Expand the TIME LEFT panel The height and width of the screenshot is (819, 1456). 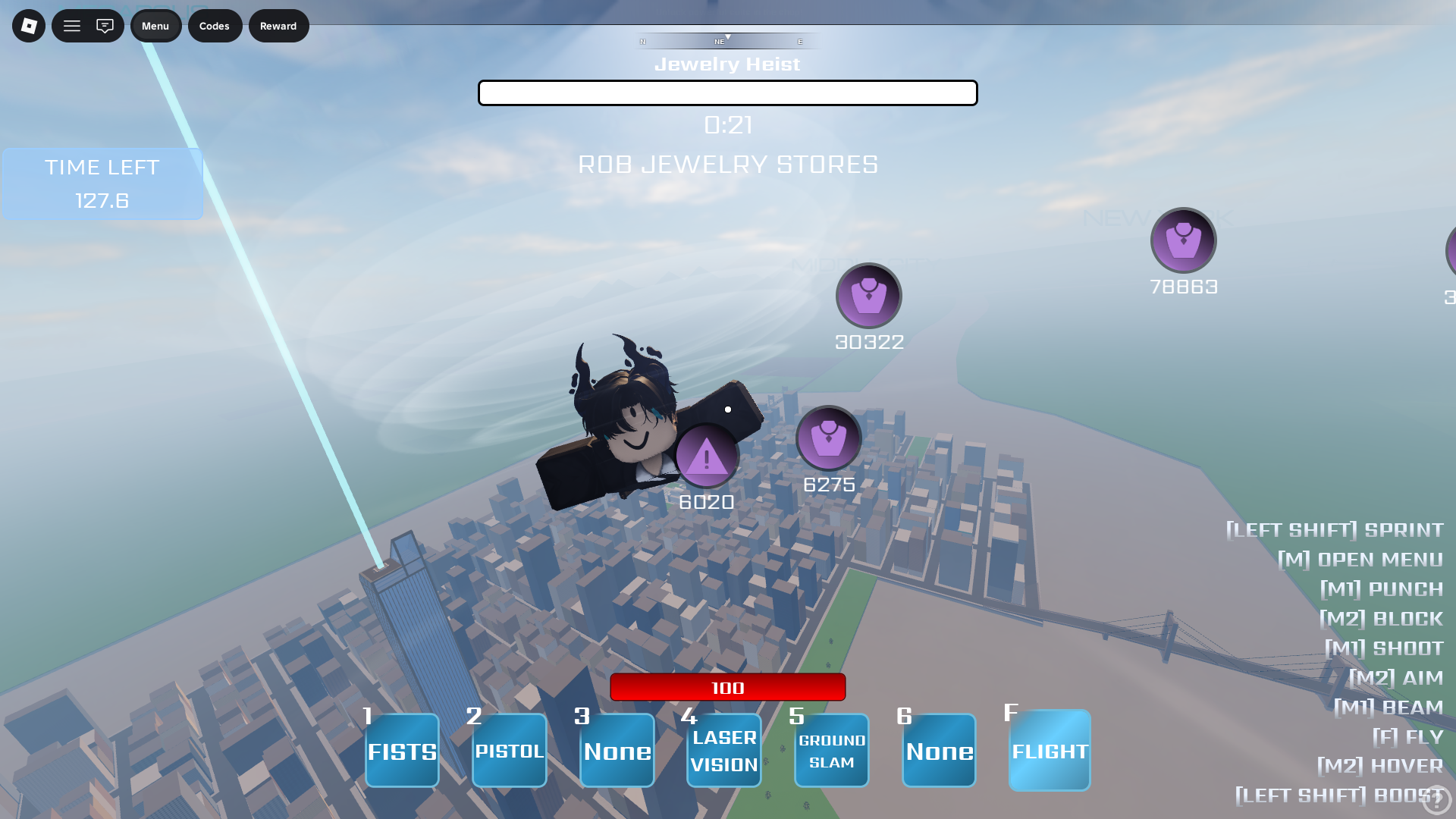(102, 184)
